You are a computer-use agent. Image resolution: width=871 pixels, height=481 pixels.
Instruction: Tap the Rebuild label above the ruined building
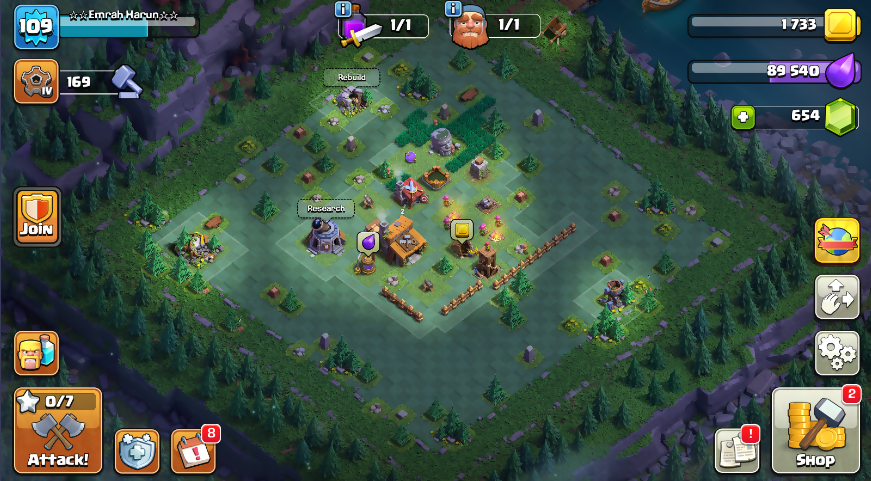coord(351,77)
